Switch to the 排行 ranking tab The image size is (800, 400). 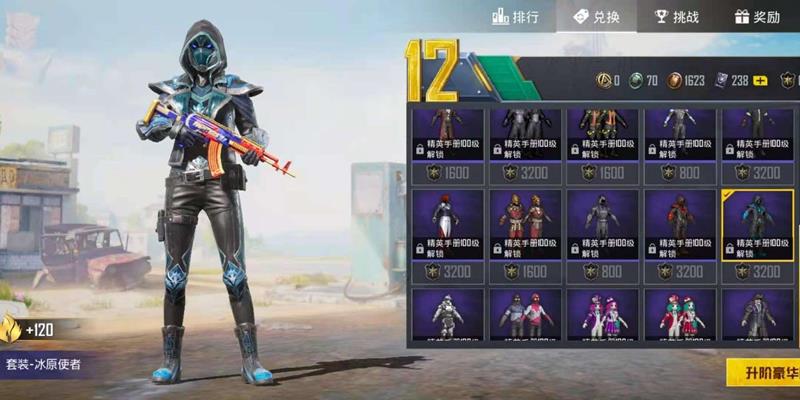click(517, 17)
